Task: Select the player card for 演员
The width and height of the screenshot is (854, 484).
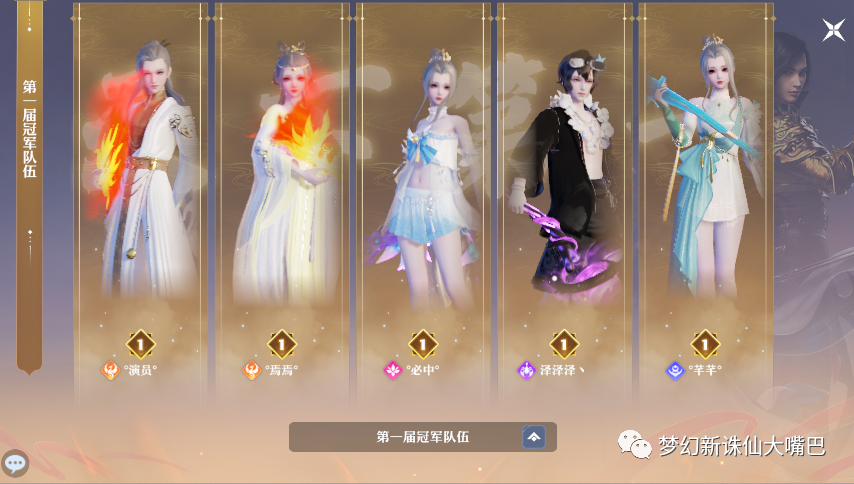Action: click(140, 200)
